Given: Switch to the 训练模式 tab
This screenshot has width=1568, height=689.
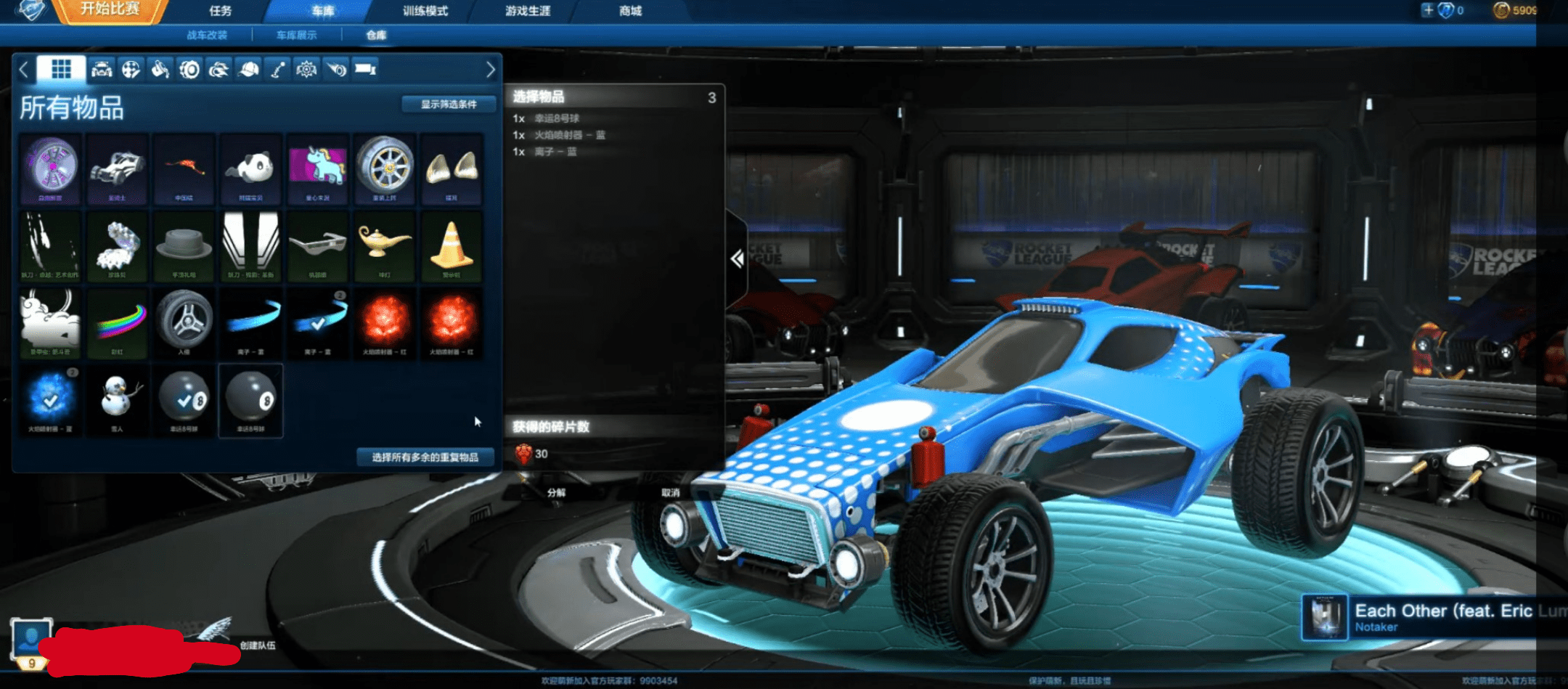Looking at the screenshot, I should click(x=424, y=11).
